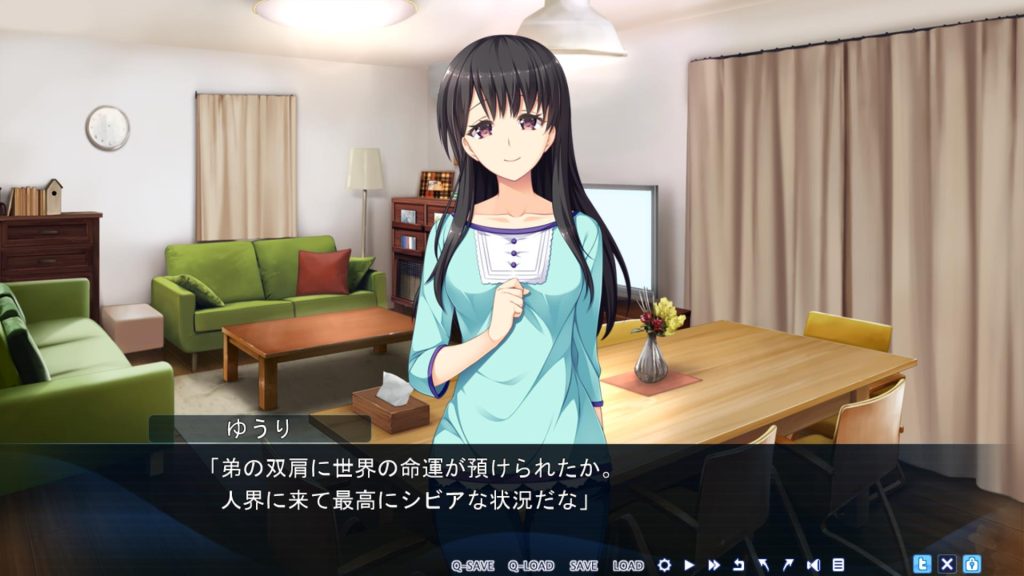The image size is (1024, 576).
Task: Open the backlog with the list icon
Action: (838, 565)
